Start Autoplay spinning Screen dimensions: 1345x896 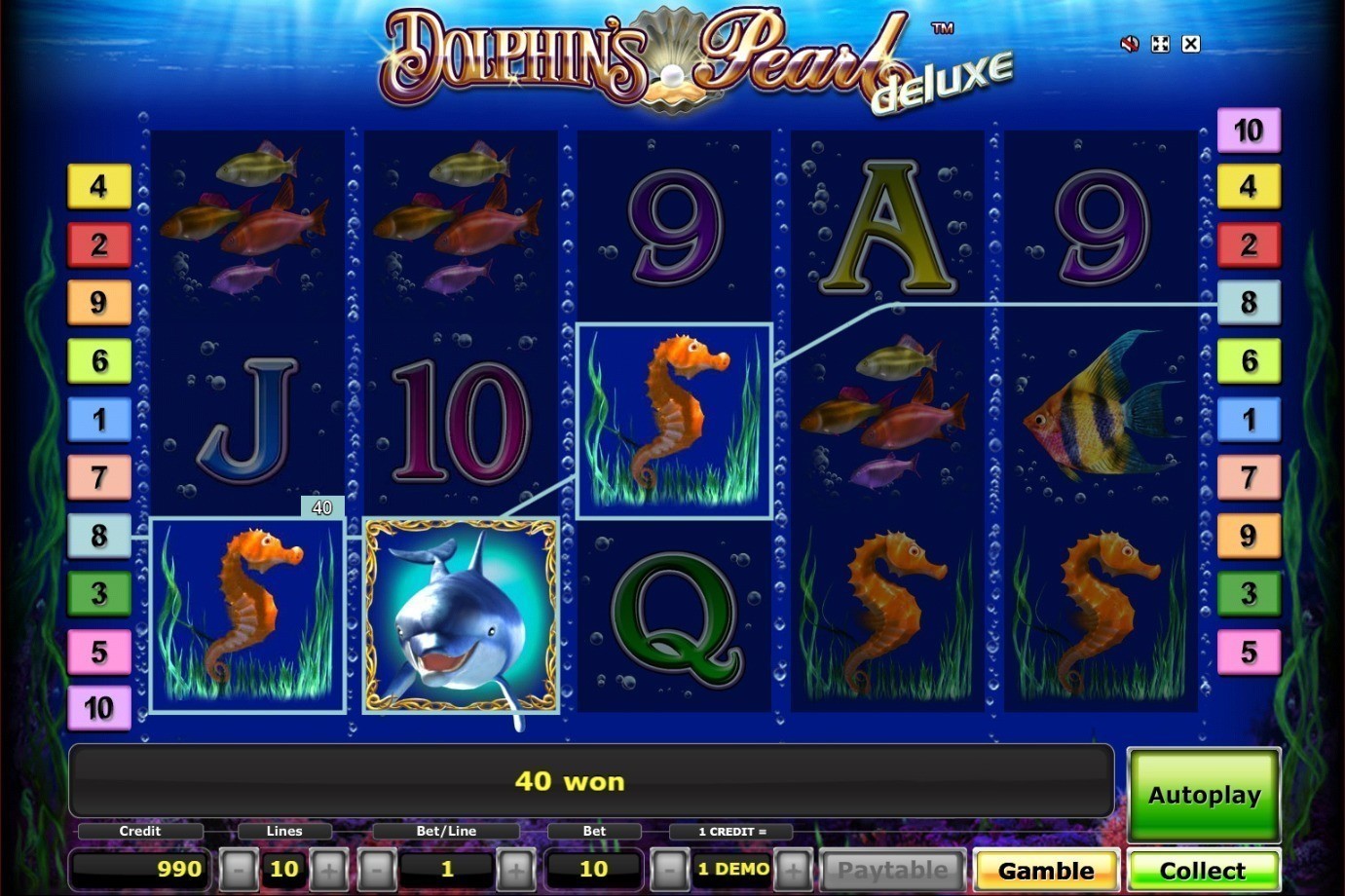1204,795
